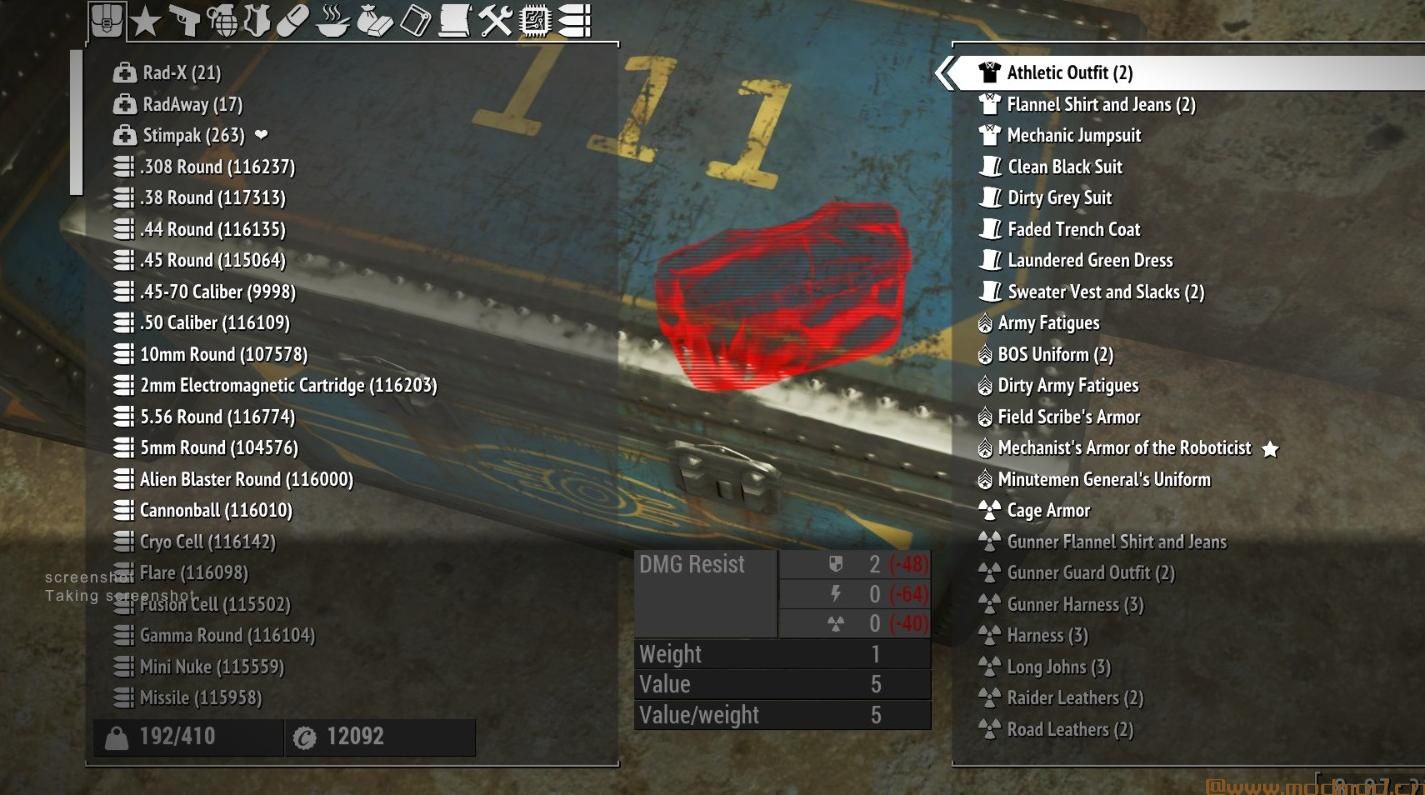Select Athletic Outfit in the container list
Screen dimensions: 1425x795
tap(1069, 73)
